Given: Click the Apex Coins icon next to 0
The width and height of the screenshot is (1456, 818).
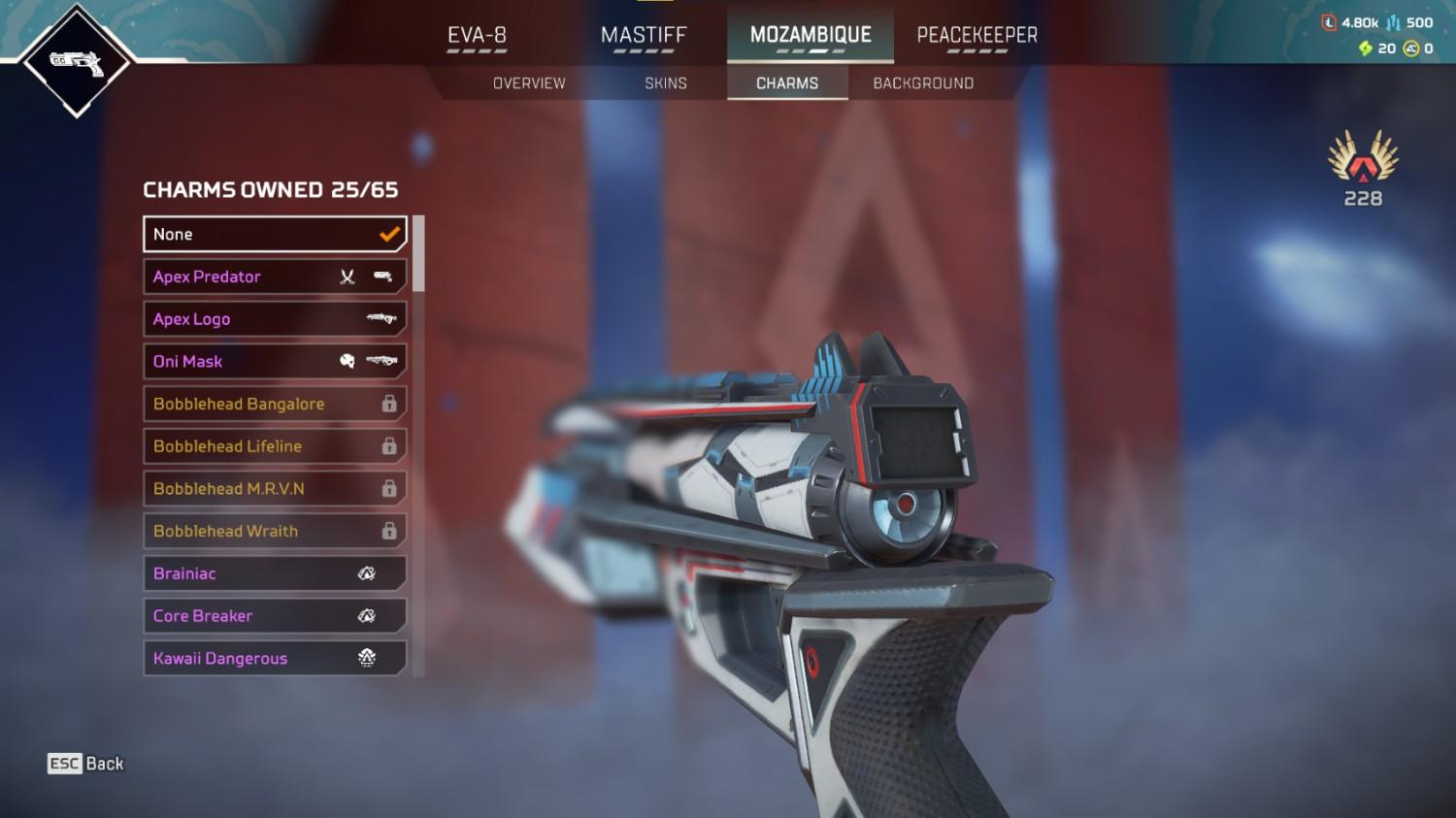Looking at the screenshot, I should point(1412,48).
